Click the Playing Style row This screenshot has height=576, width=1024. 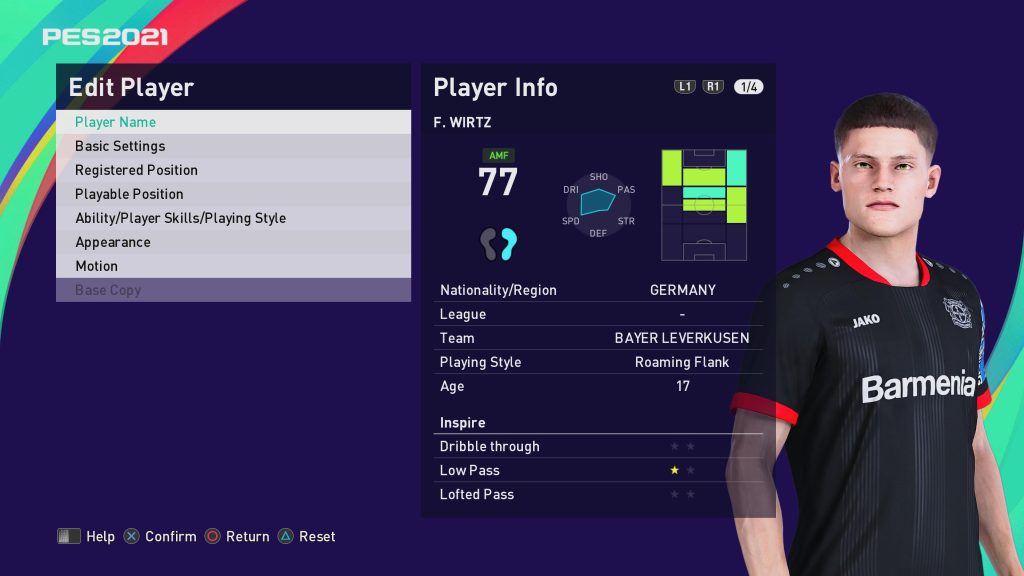598,362
